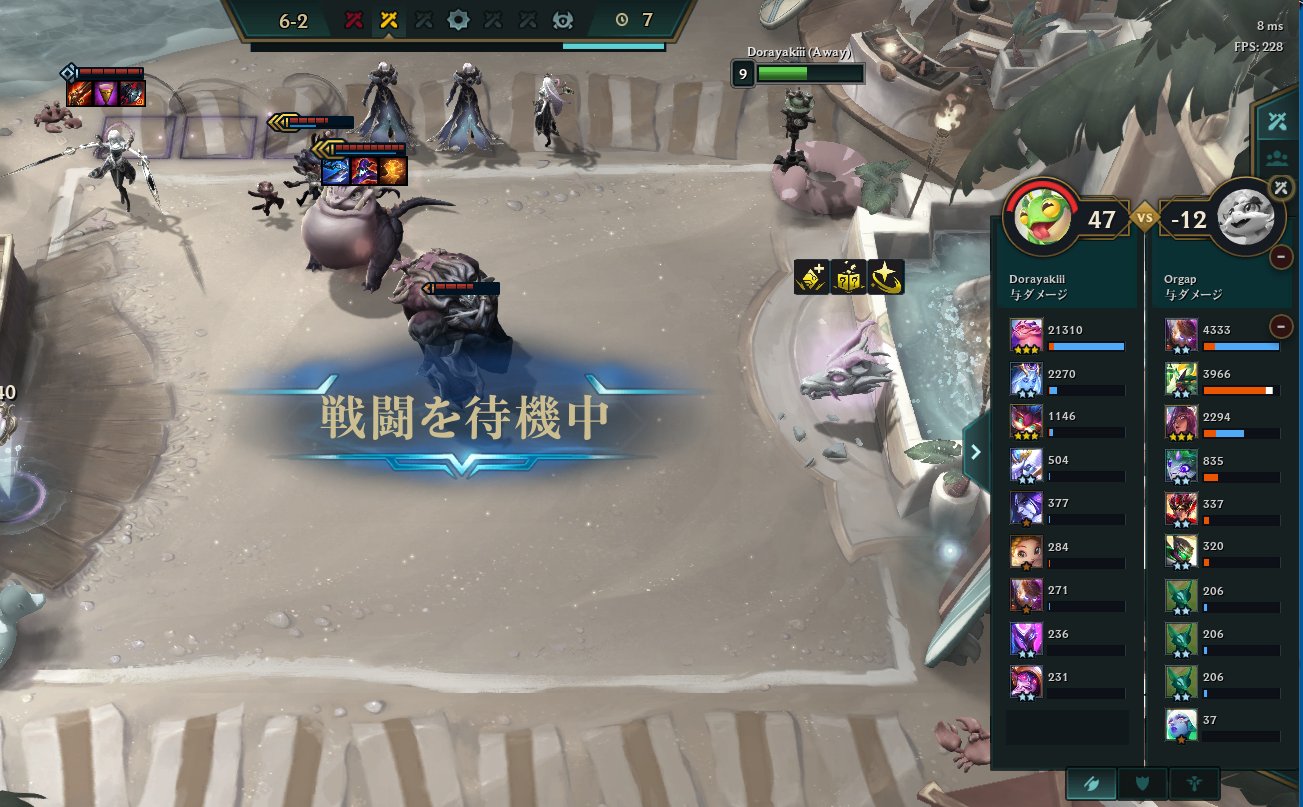Select the shield damage-taken stats icon
Viewport: 1303px width, 807px height.
pos(1142,783)
